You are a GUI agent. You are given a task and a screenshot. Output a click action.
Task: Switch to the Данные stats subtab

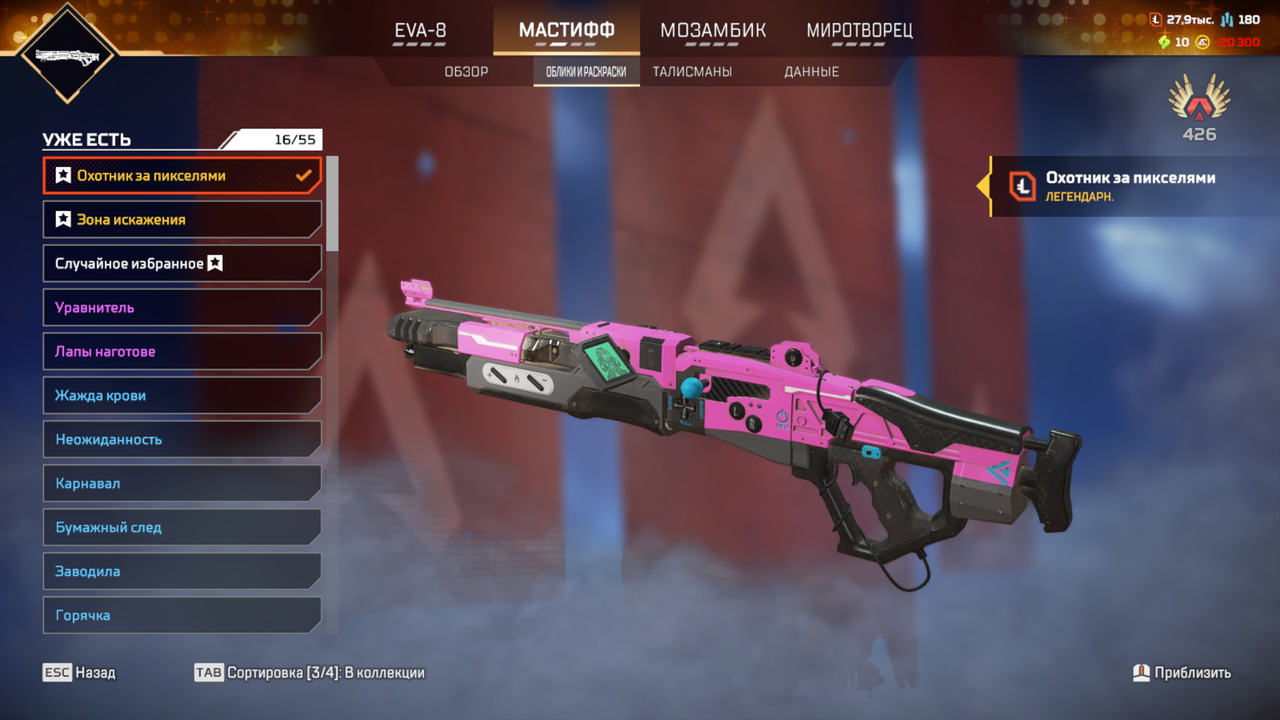[x=811, y=72]
